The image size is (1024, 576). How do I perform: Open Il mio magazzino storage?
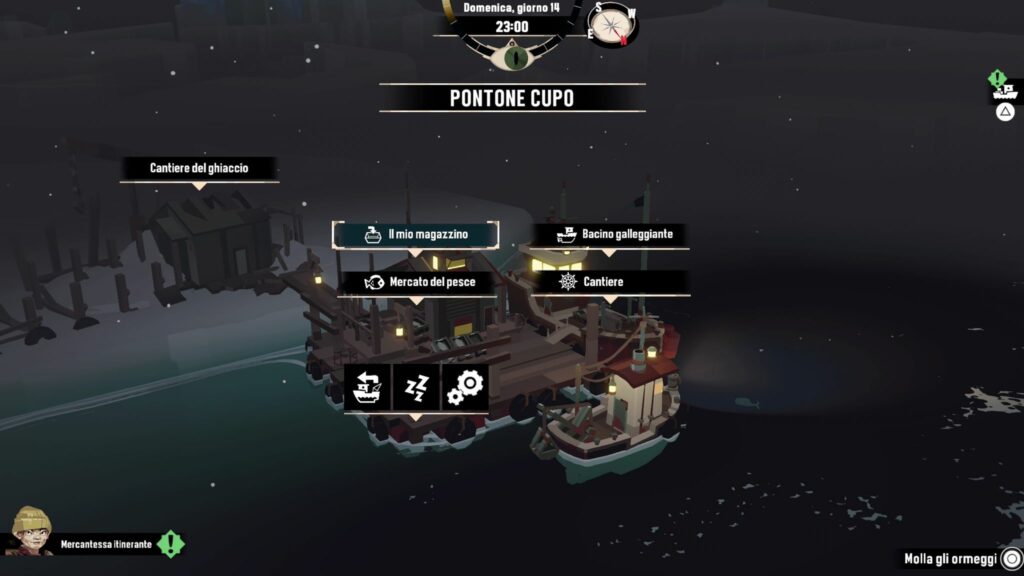tap(415, 234)
